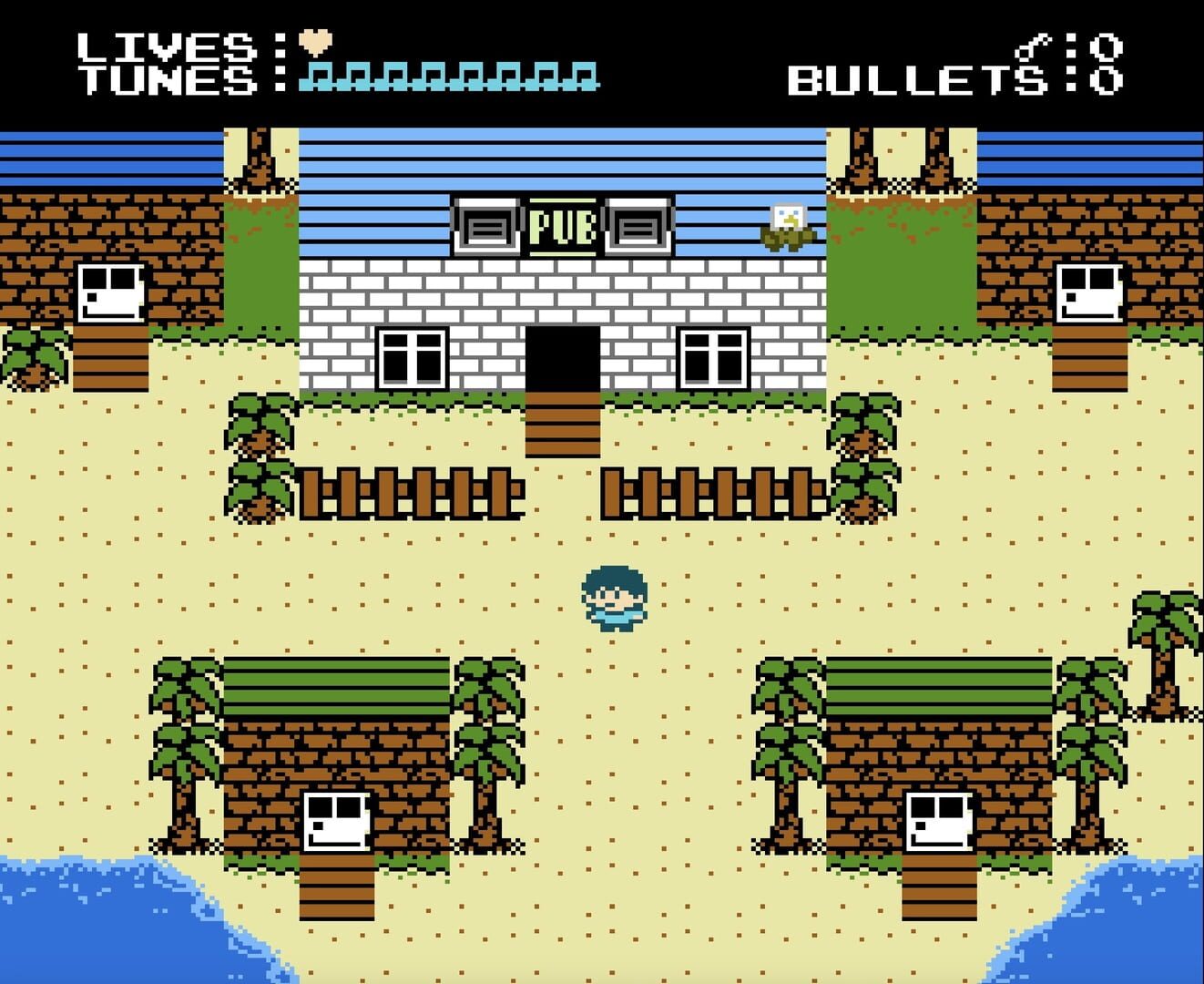Click the PUB sign text
1204x984 pixels.
click(562, 226)
